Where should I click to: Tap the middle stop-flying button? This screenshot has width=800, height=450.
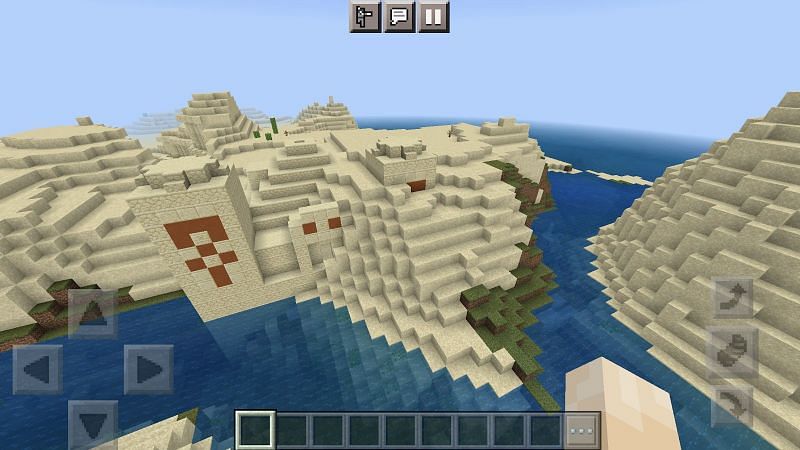(732, 352)
